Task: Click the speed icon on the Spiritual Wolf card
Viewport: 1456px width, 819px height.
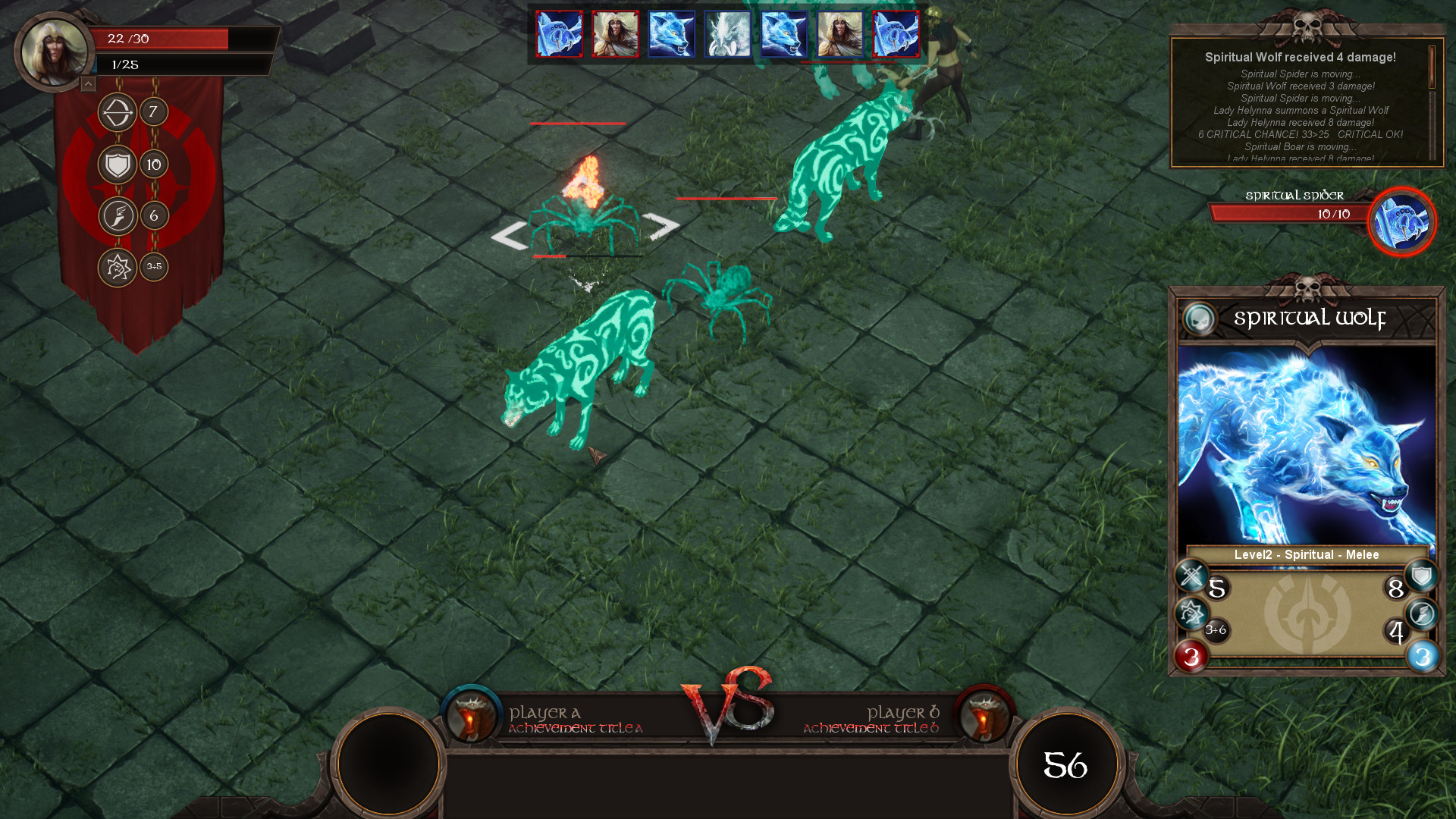Action: [x=1423, y=611]
